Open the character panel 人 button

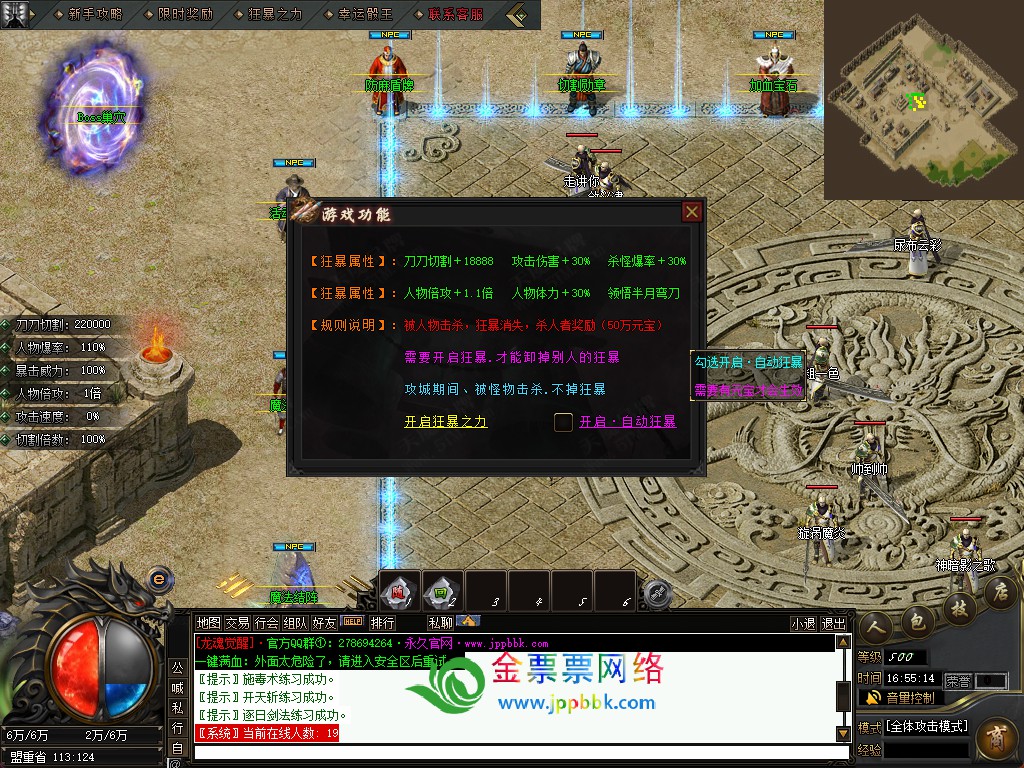point(874,625)
